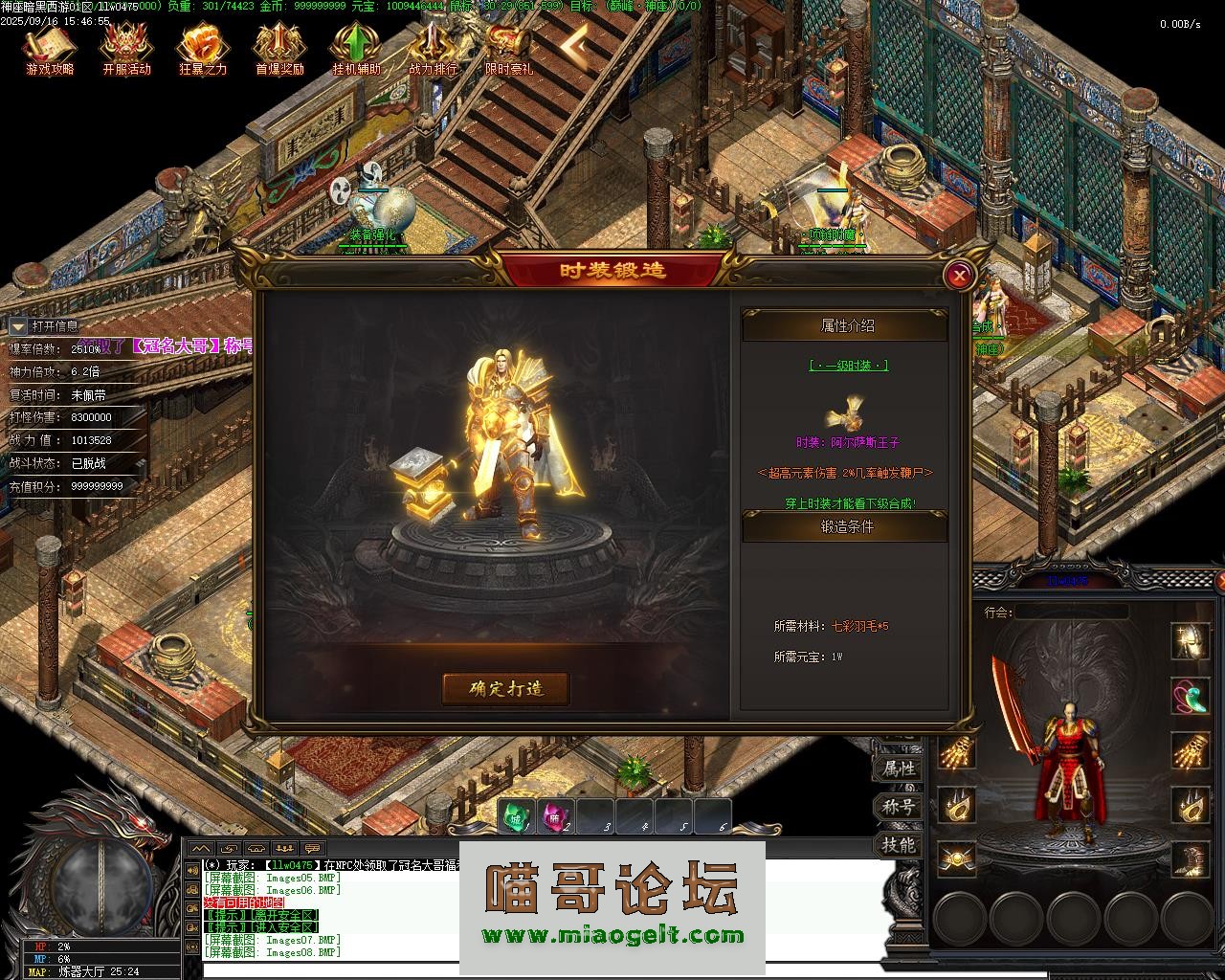Viewport: 1225px width, 980px height.
Task: Use the green 城 stone in hotbar slot 1
Action: coord(517,816)
